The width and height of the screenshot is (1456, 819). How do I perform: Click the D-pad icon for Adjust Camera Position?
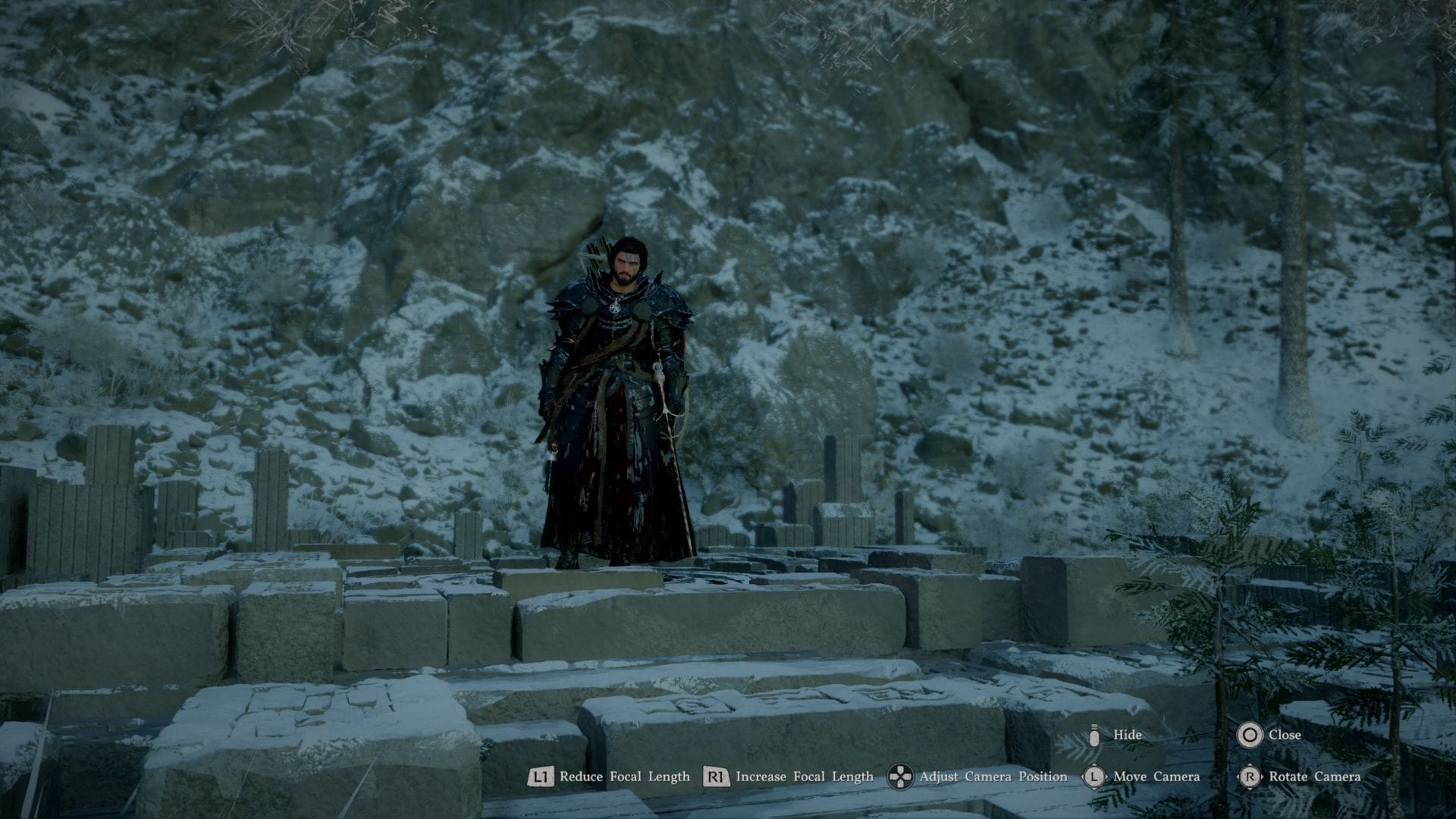pos(901,777)
